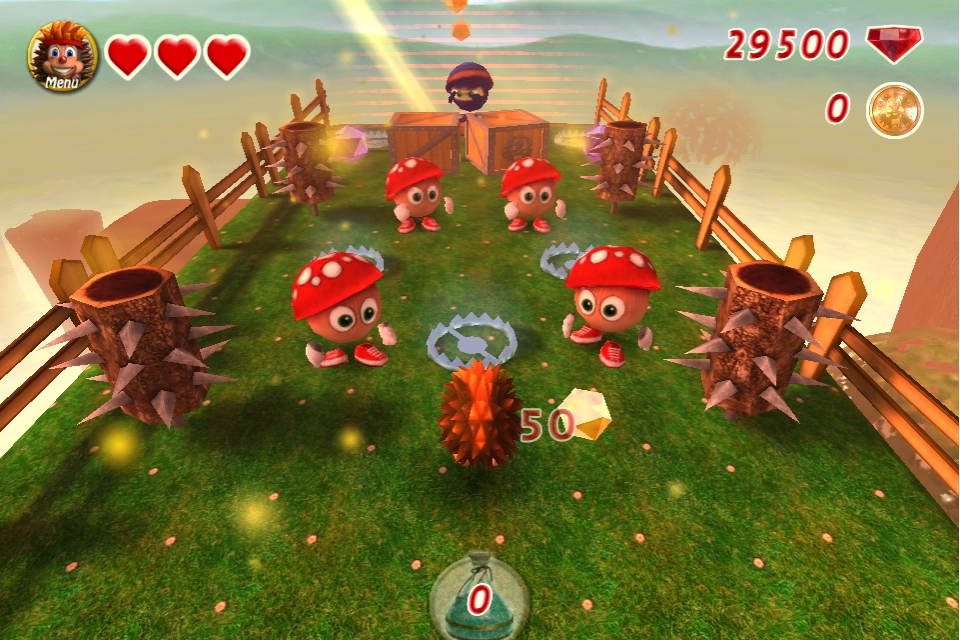The image size is (960, 640).
Task: Tap the green sack item counter
Action: point(479,597)
